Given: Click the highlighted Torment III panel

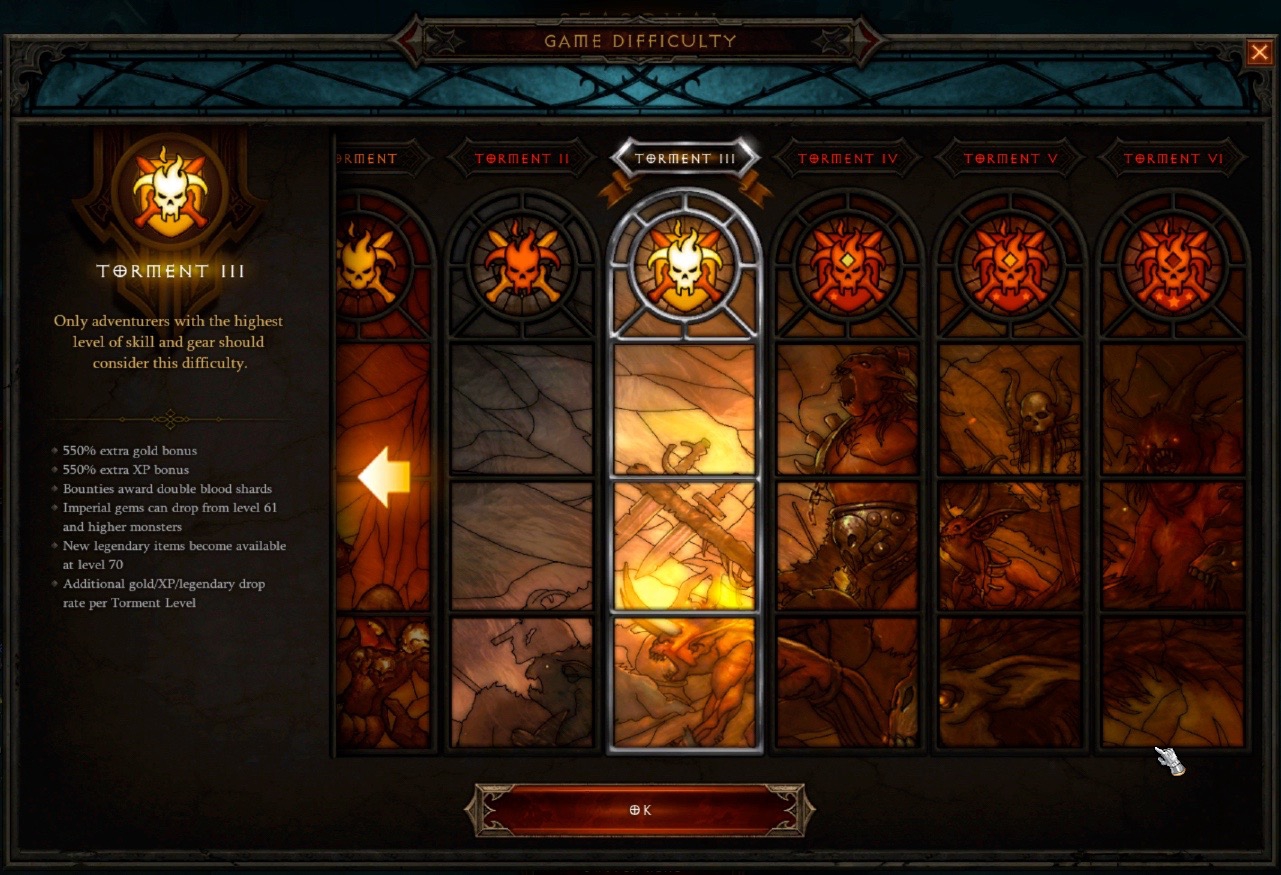Looking at the screenshot, I should click(685, 470).
